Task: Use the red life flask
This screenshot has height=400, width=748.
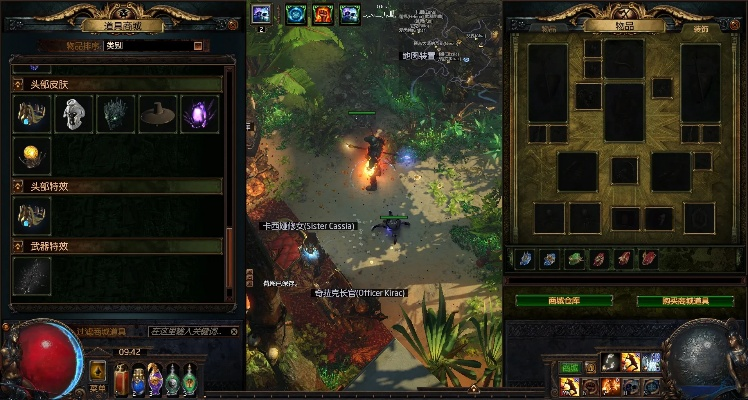Action: 122,379
